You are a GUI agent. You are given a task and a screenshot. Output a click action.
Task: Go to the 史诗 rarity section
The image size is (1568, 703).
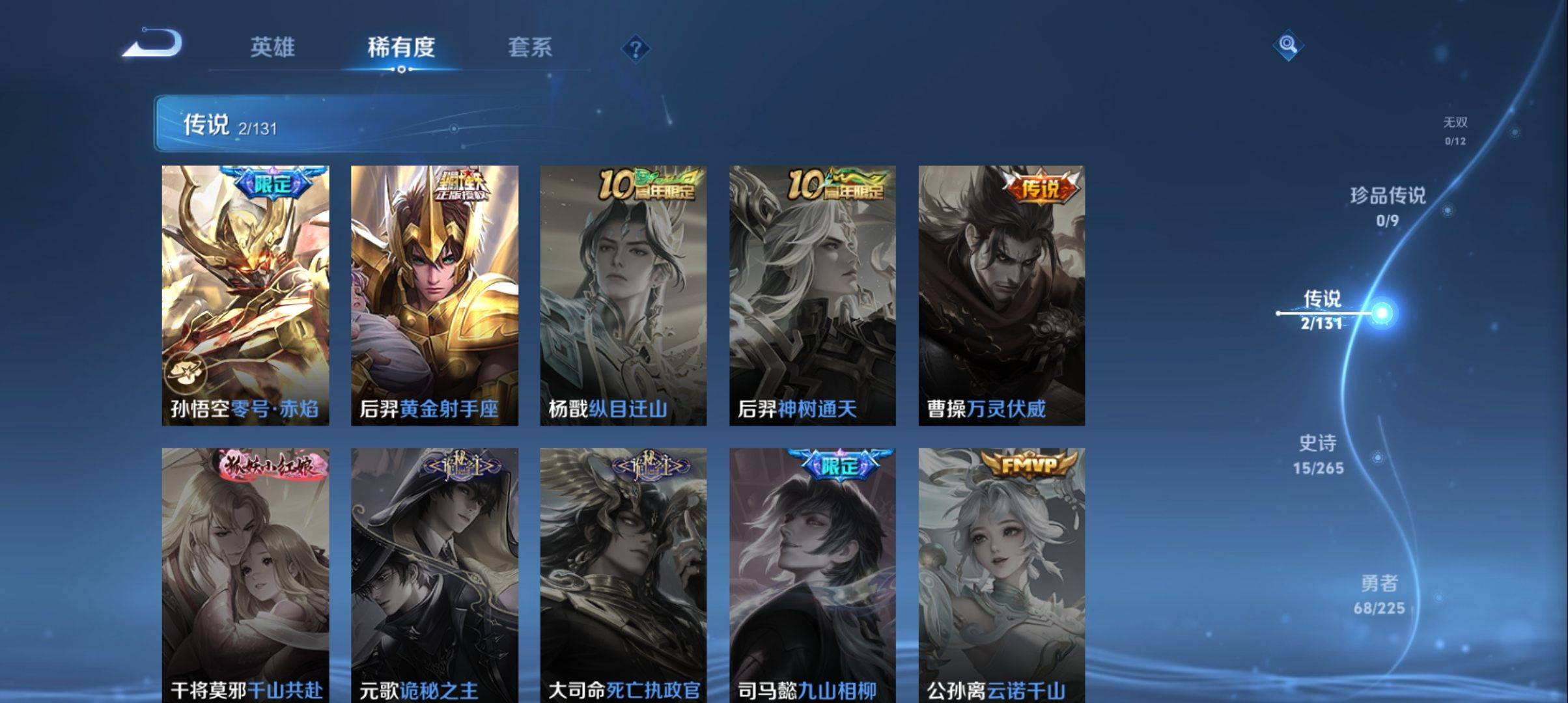pyautogui.click(x=1318, y=454)
